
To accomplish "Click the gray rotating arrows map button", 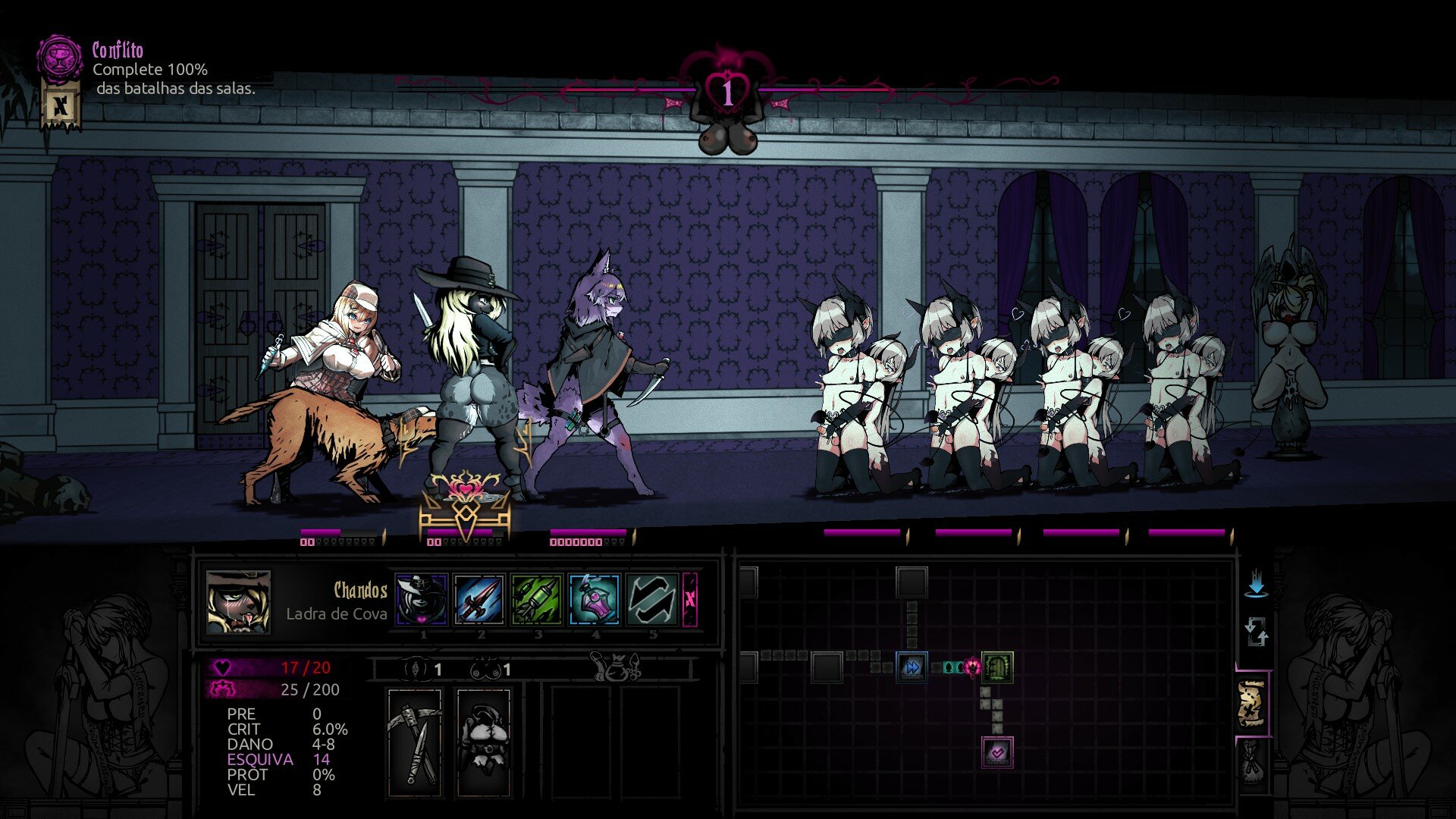I will (1256, 632).
